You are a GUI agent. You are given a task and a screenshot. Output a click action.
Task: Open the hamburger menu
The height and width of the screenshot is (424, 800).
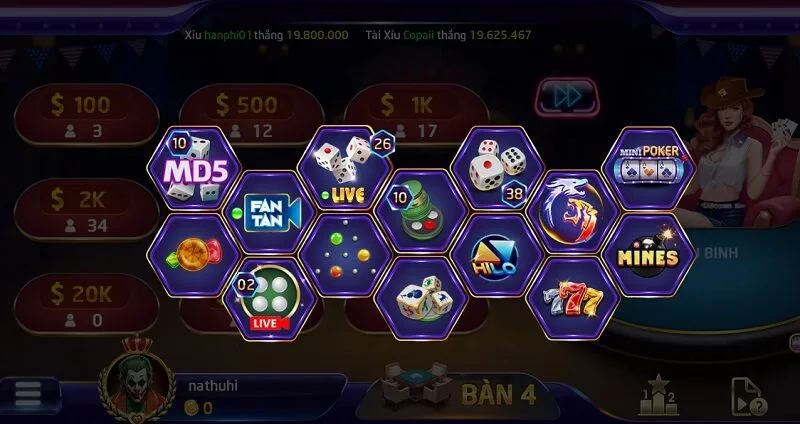click(x=28, y=393)
